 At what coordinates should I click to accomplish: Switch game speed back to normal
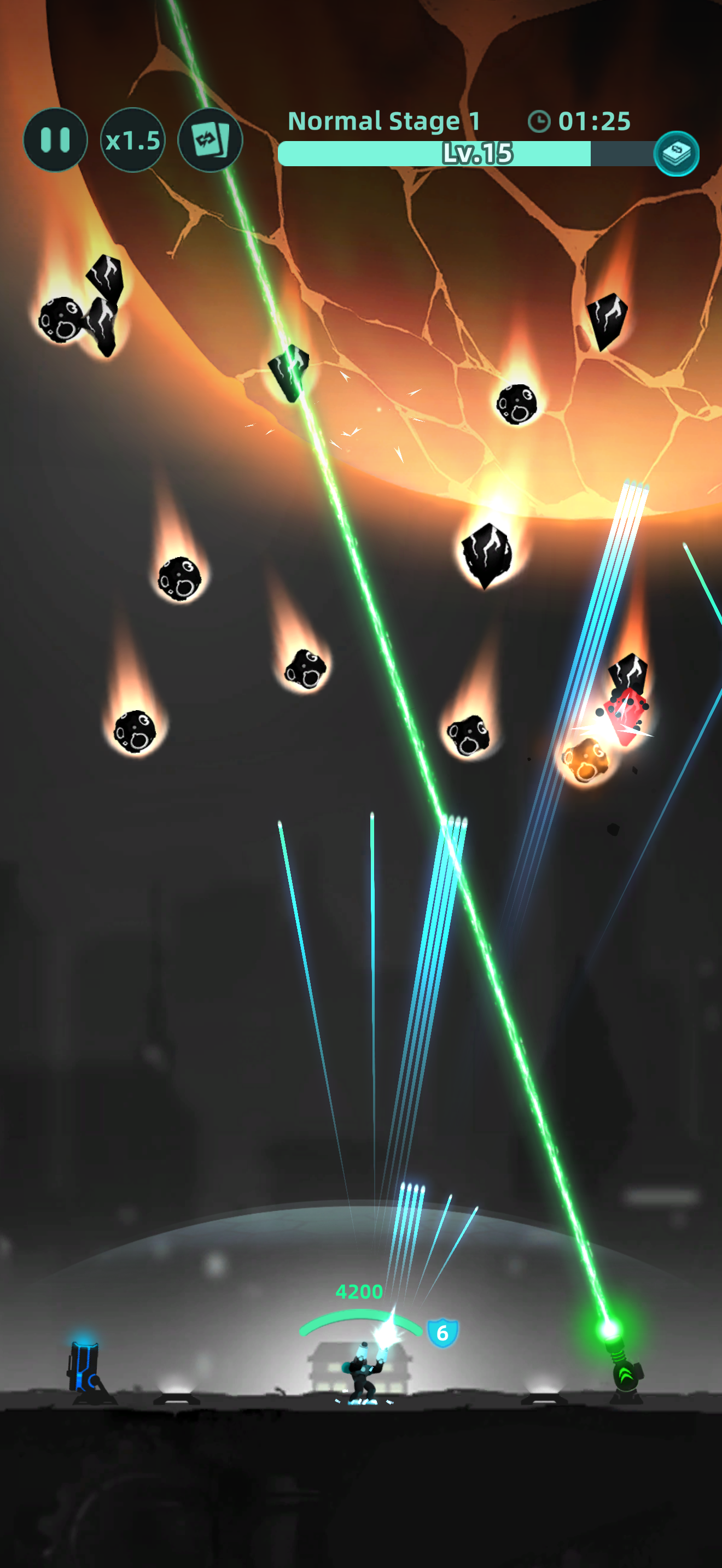[x=132, y=139]
